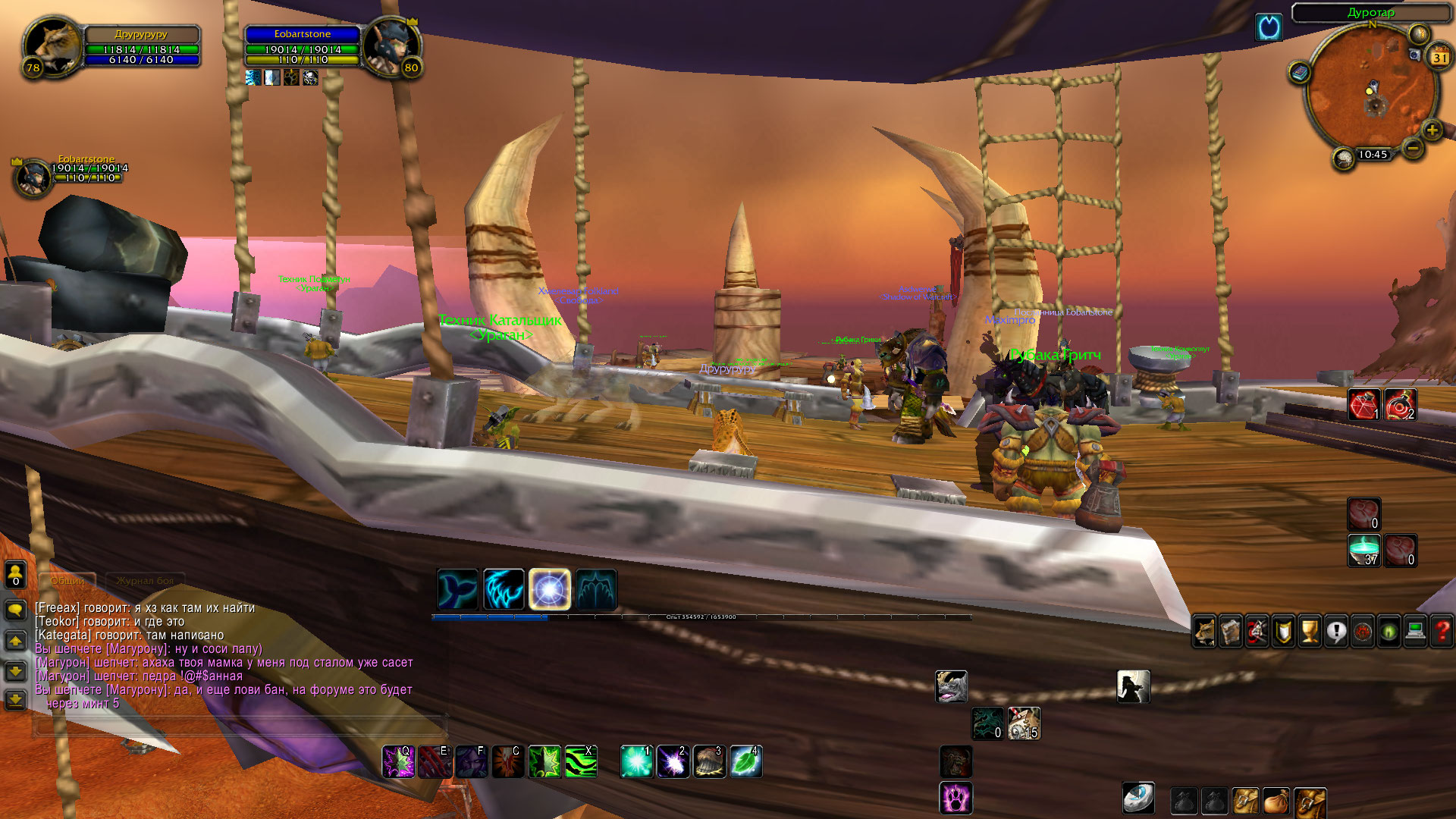The height and width of the screenshot is (819, 1456).
Task: Open the golden chalice achievements button
Action: (1310, 632)
